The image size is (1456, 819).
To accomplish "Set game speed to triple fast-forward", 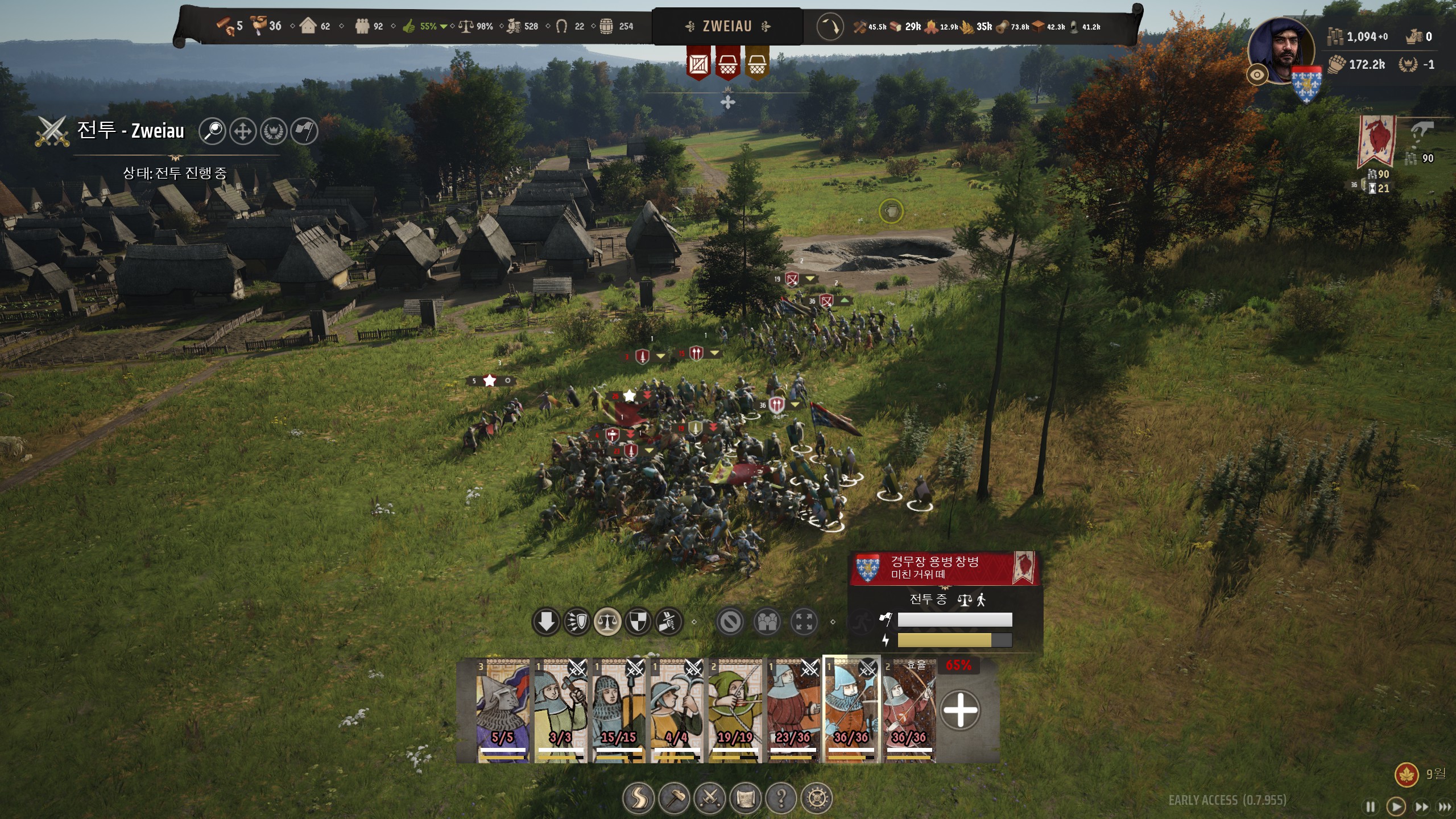I will [1445, 806].
